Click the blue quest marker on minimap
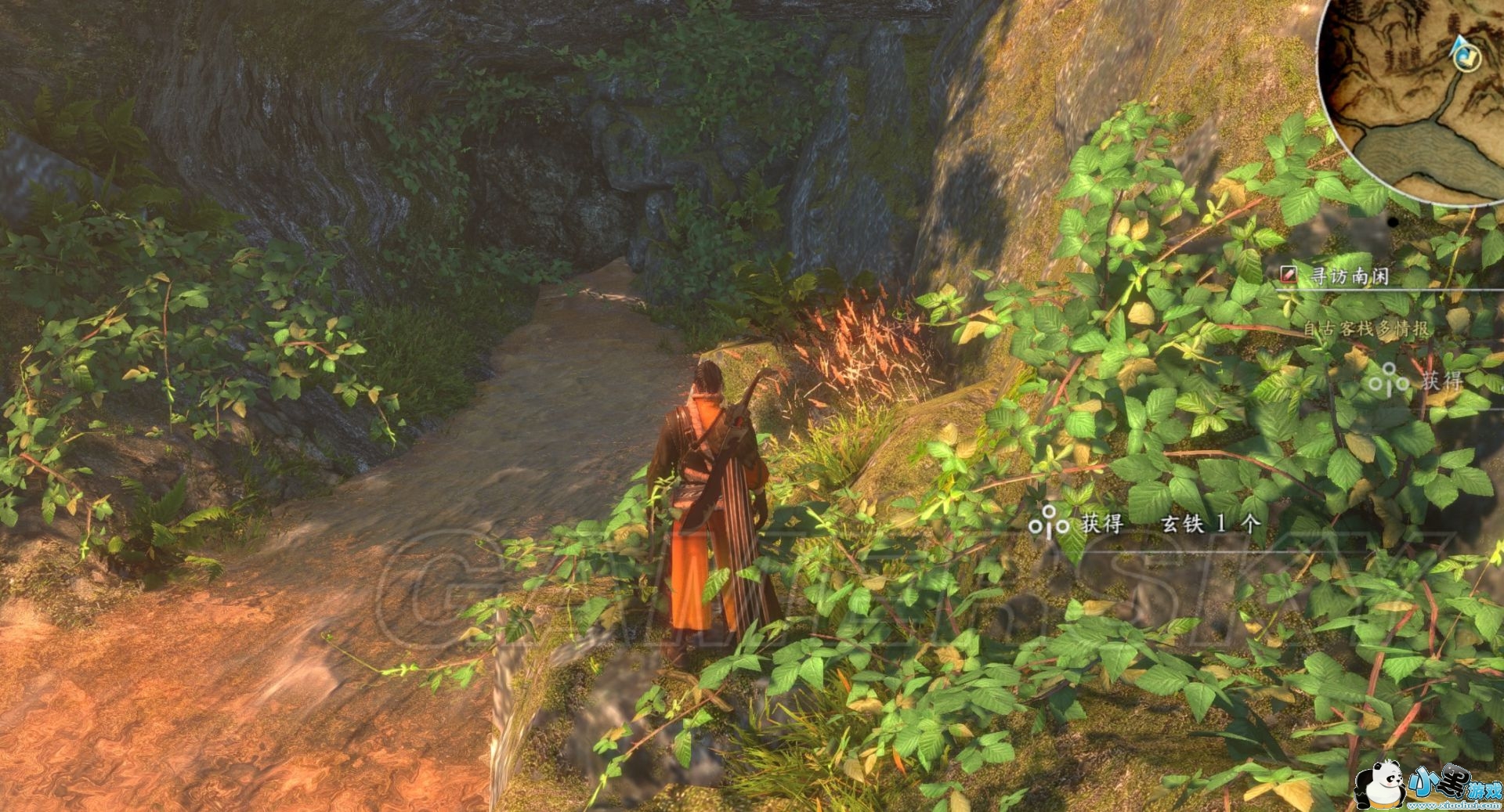 1462,52
